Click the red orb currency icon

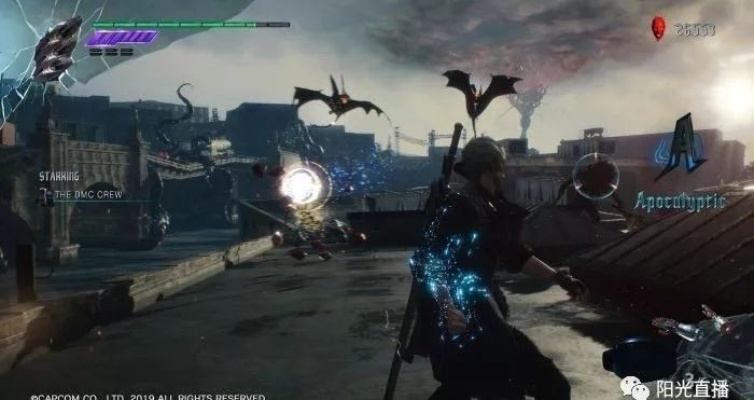pos(659,29)
